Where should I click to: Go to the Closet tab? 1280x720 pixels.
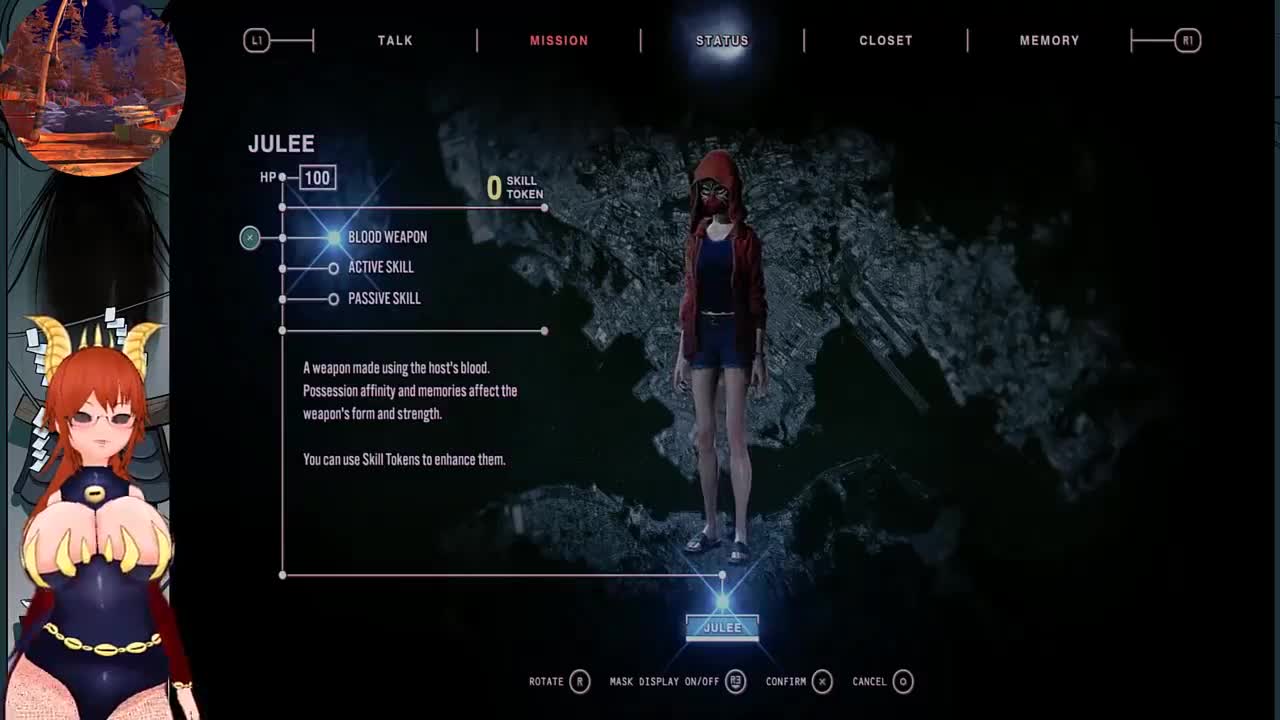[x=886, y=40]
